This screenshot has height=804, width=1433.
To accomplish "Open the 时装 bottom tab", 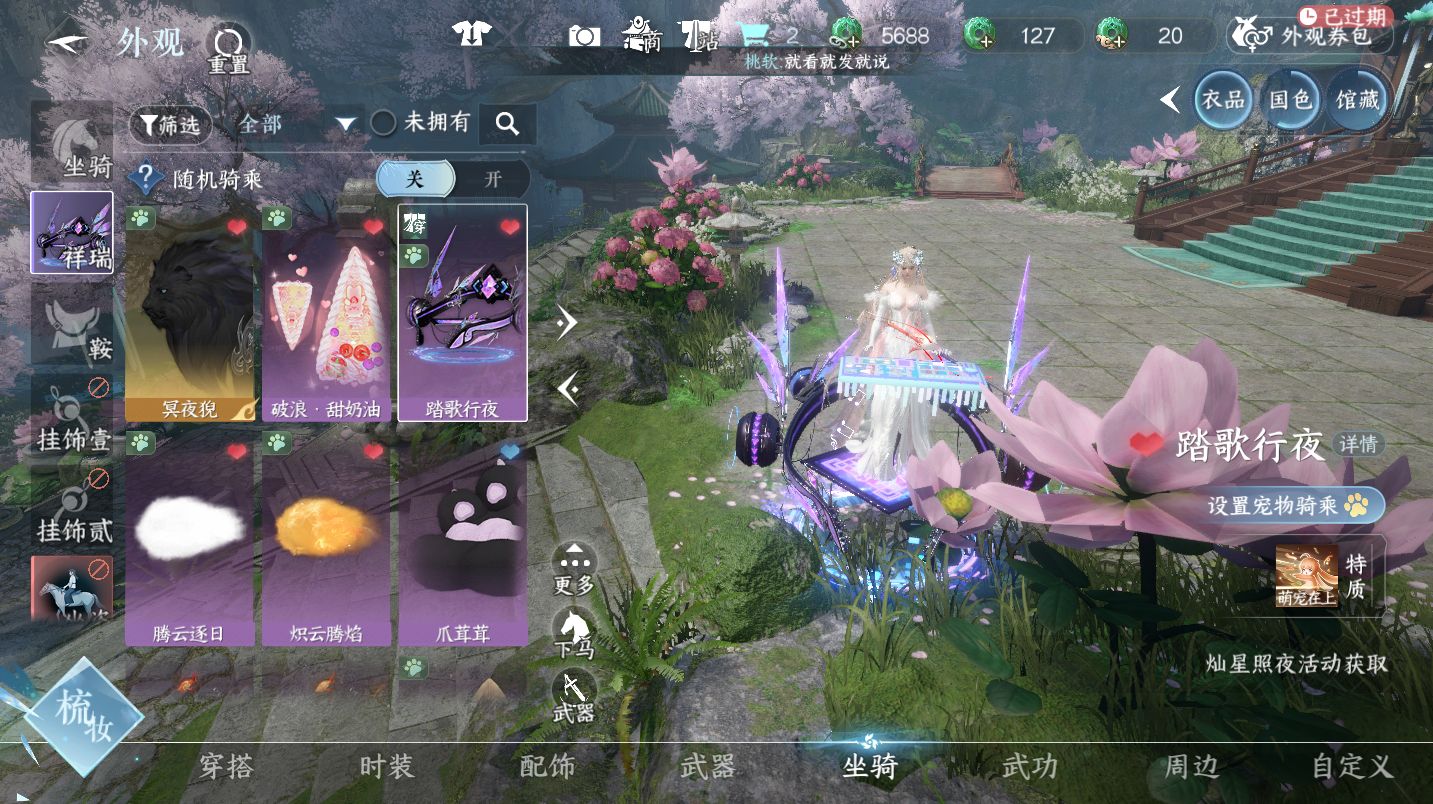I will (x=386, y=767).
